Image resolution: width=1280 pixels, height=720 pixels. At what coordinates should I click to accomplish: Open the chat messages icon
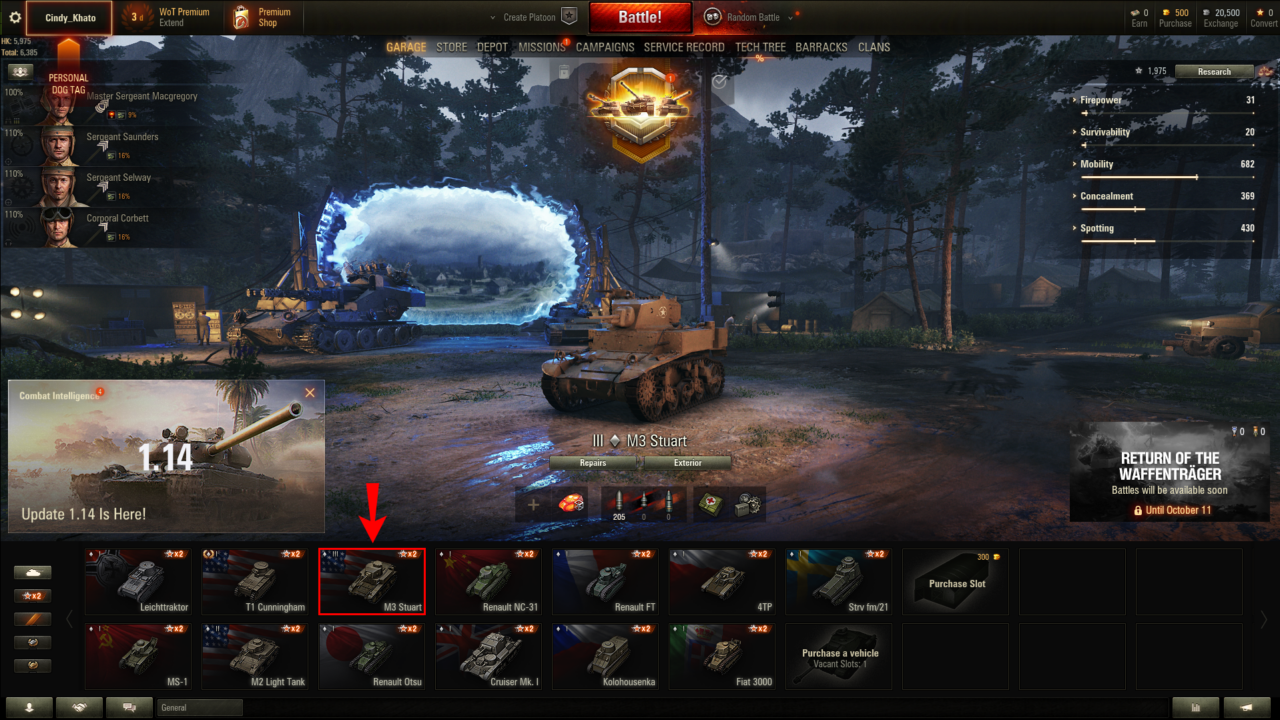pyautogui.click(x=129, y=707)
